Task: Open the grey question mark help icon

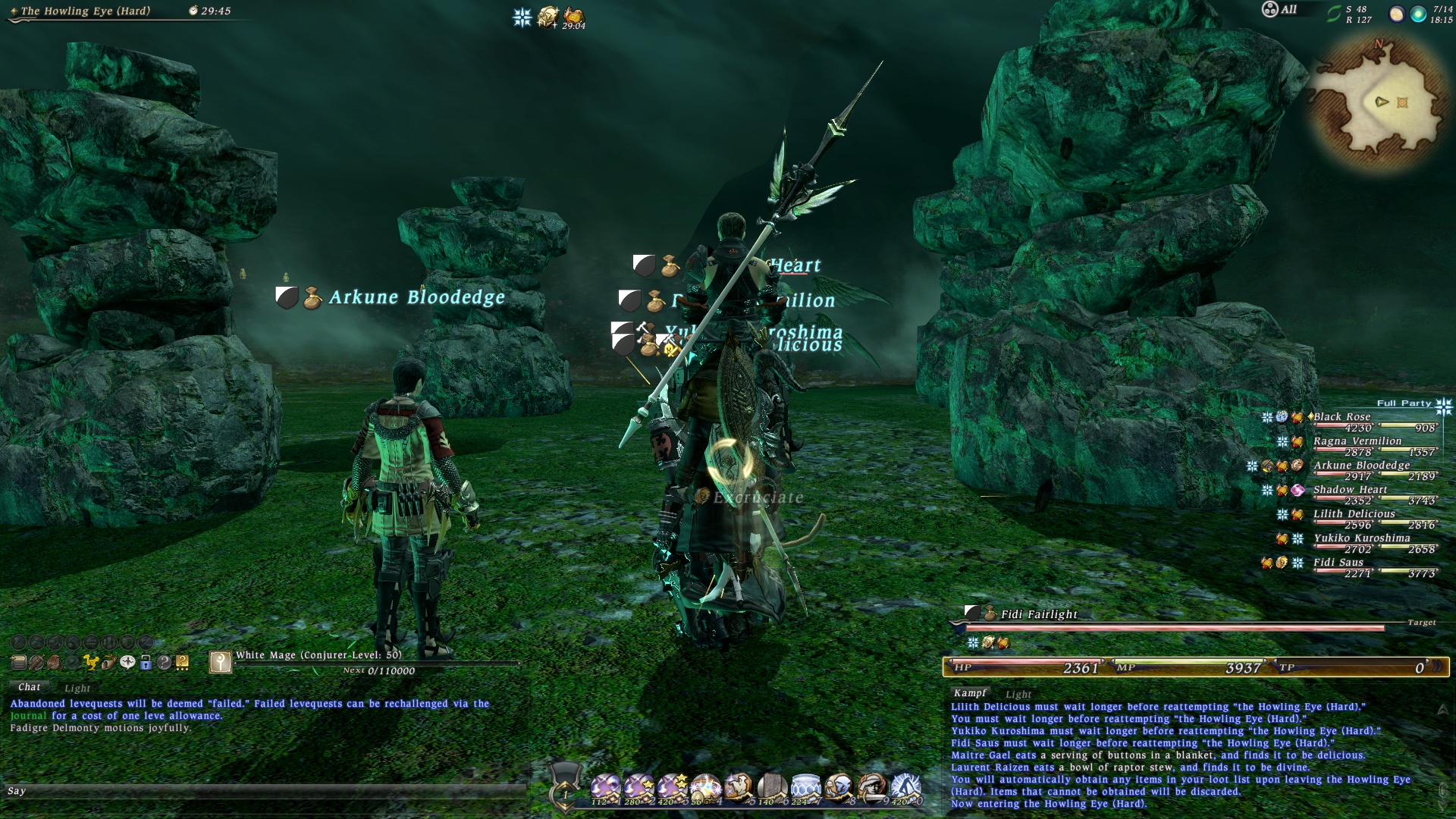Action: pyautogui.click(x=164, y=662)
